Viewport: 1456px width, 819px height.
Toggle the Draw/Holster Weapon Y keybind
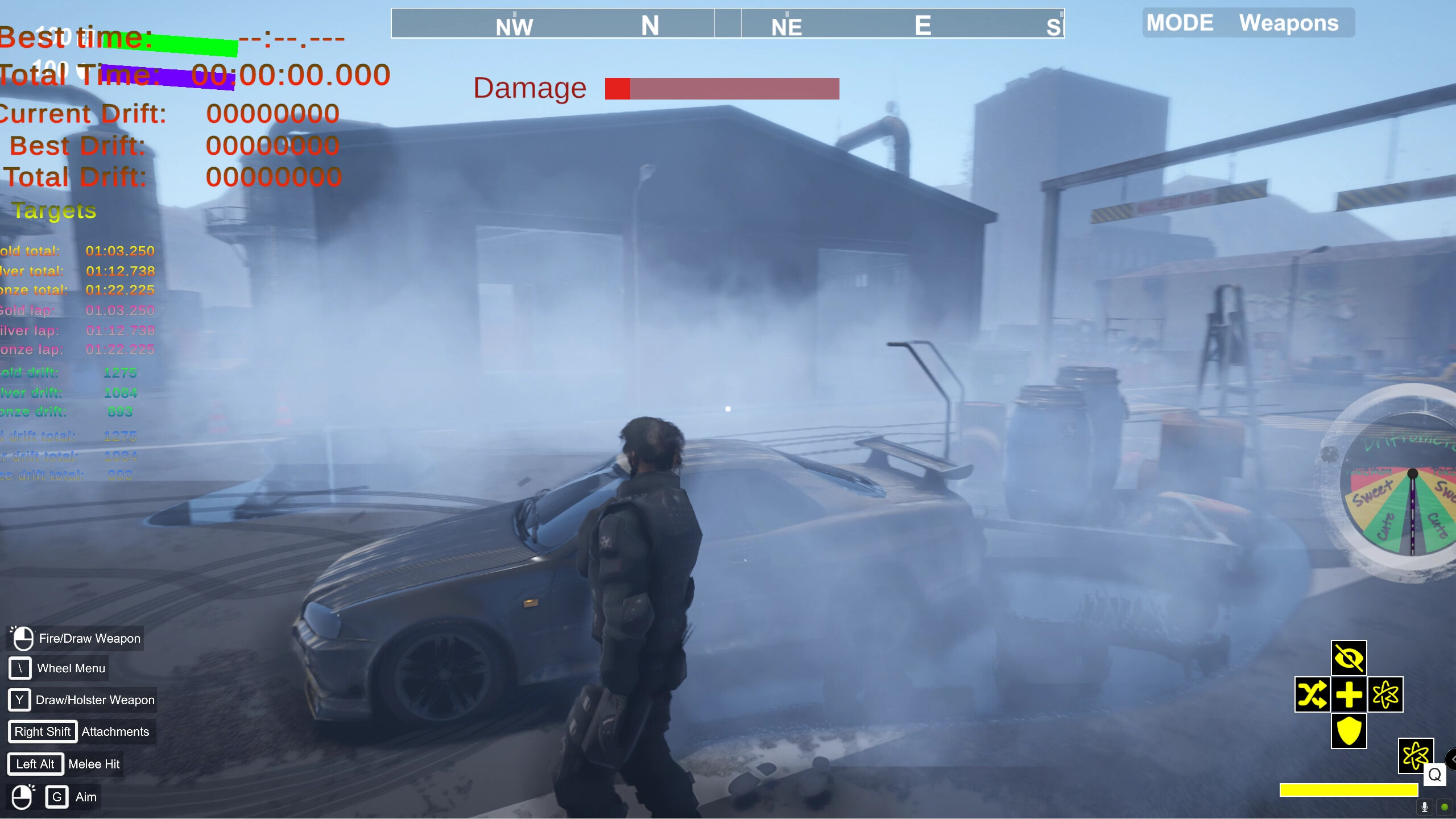pyautogui.click(x=19, y=700)
